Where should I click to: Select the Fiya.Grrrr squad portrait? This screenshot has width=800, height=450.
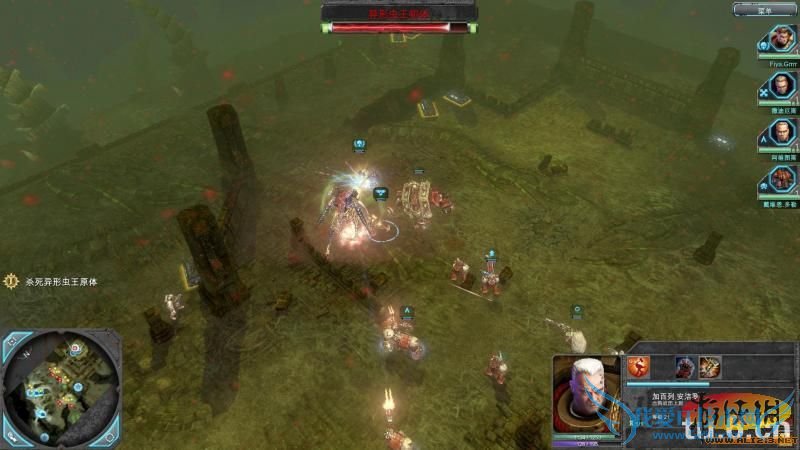coord(780,42)
